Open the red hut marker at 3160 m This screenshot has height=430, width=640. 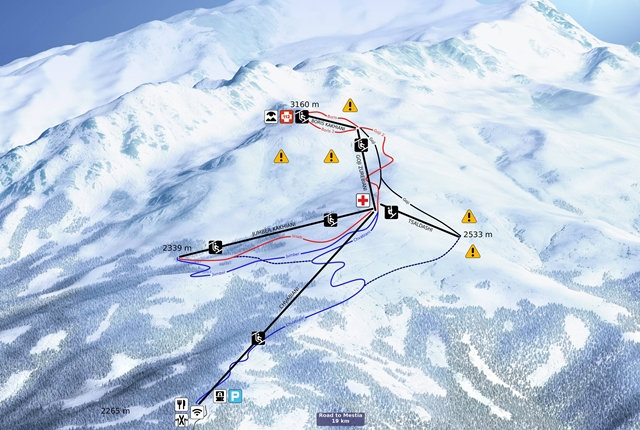(x=287, y=117)
